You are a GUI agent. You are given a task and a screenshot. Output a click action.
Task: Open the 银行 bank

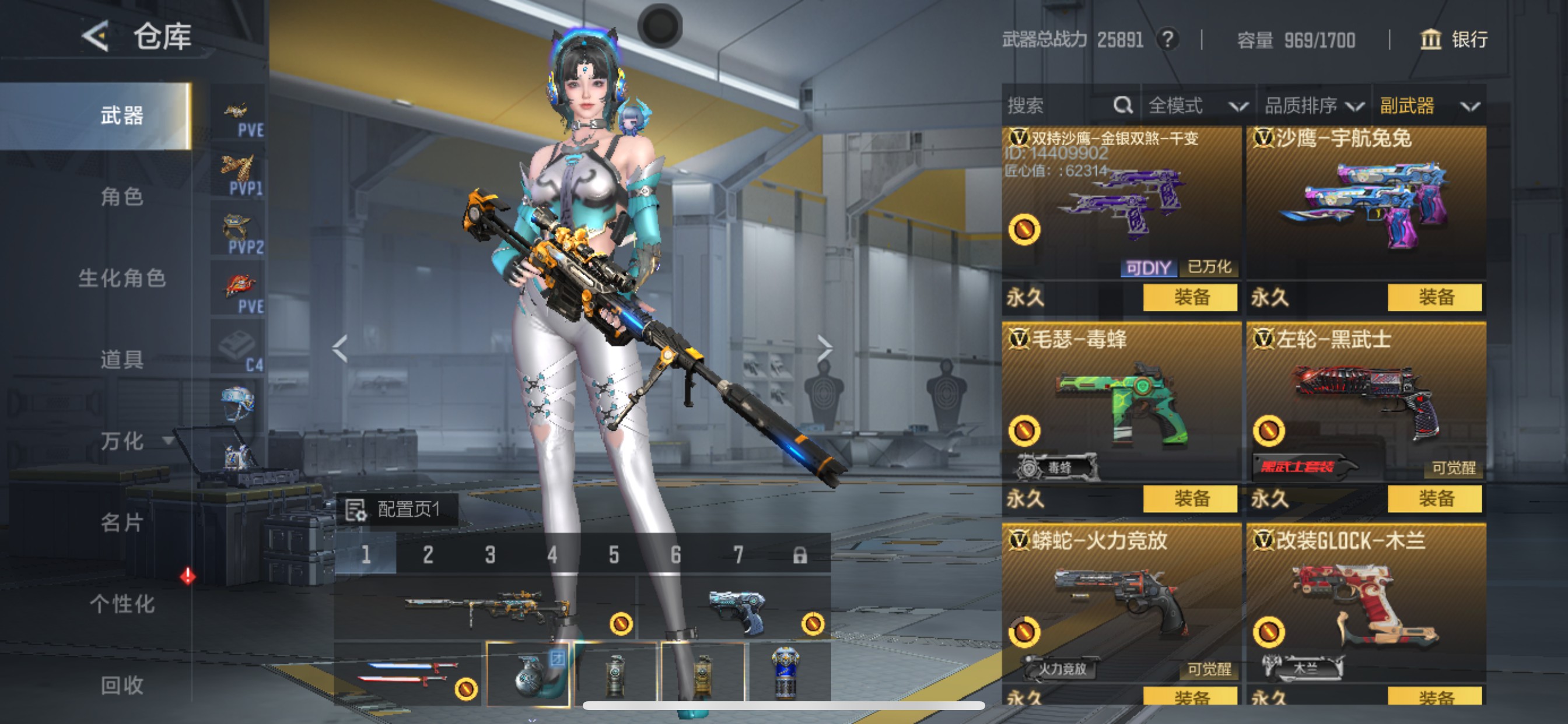coord(1454,40)
